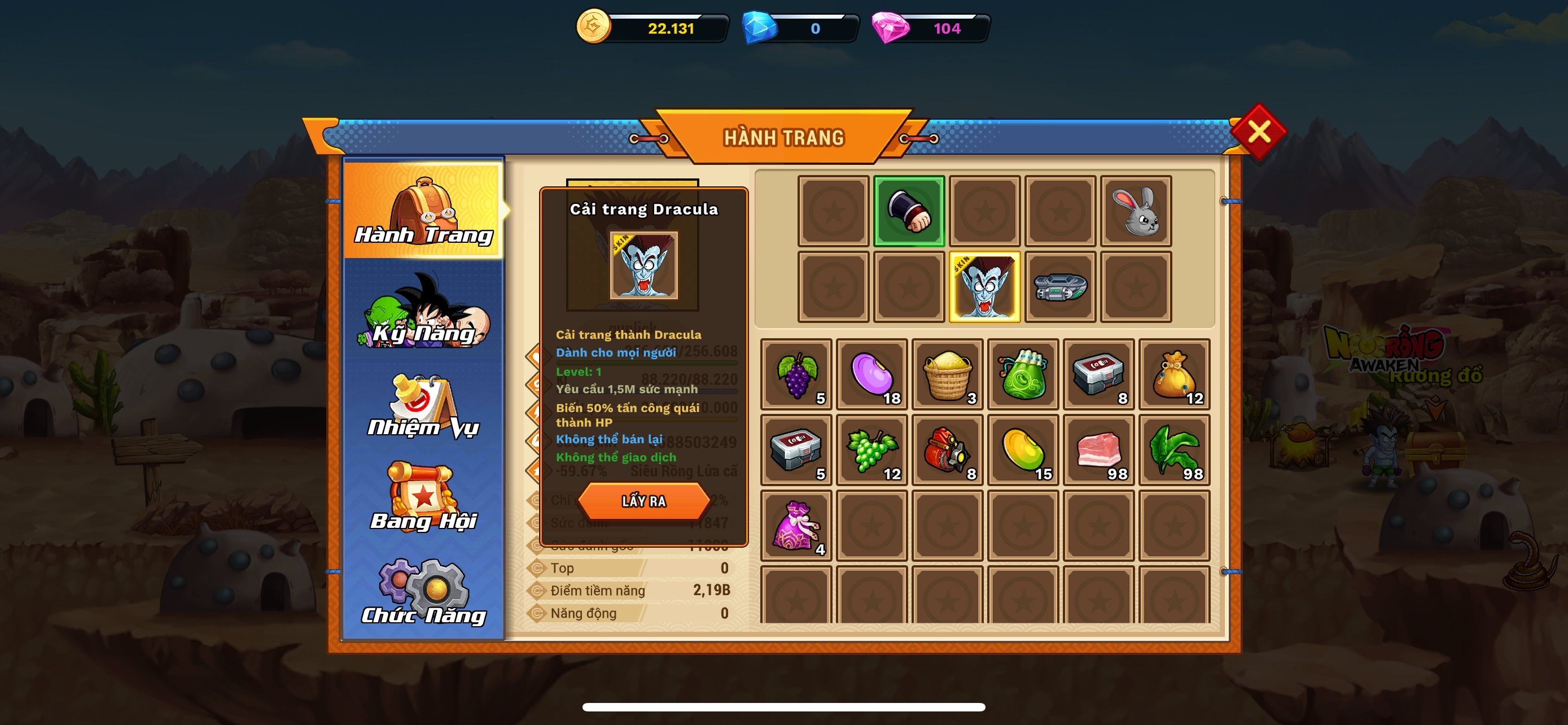The height and width of the screenshot is (725, 1568).
Task: Pick the radar device equipment slot
Action: tap(1060, 287)
